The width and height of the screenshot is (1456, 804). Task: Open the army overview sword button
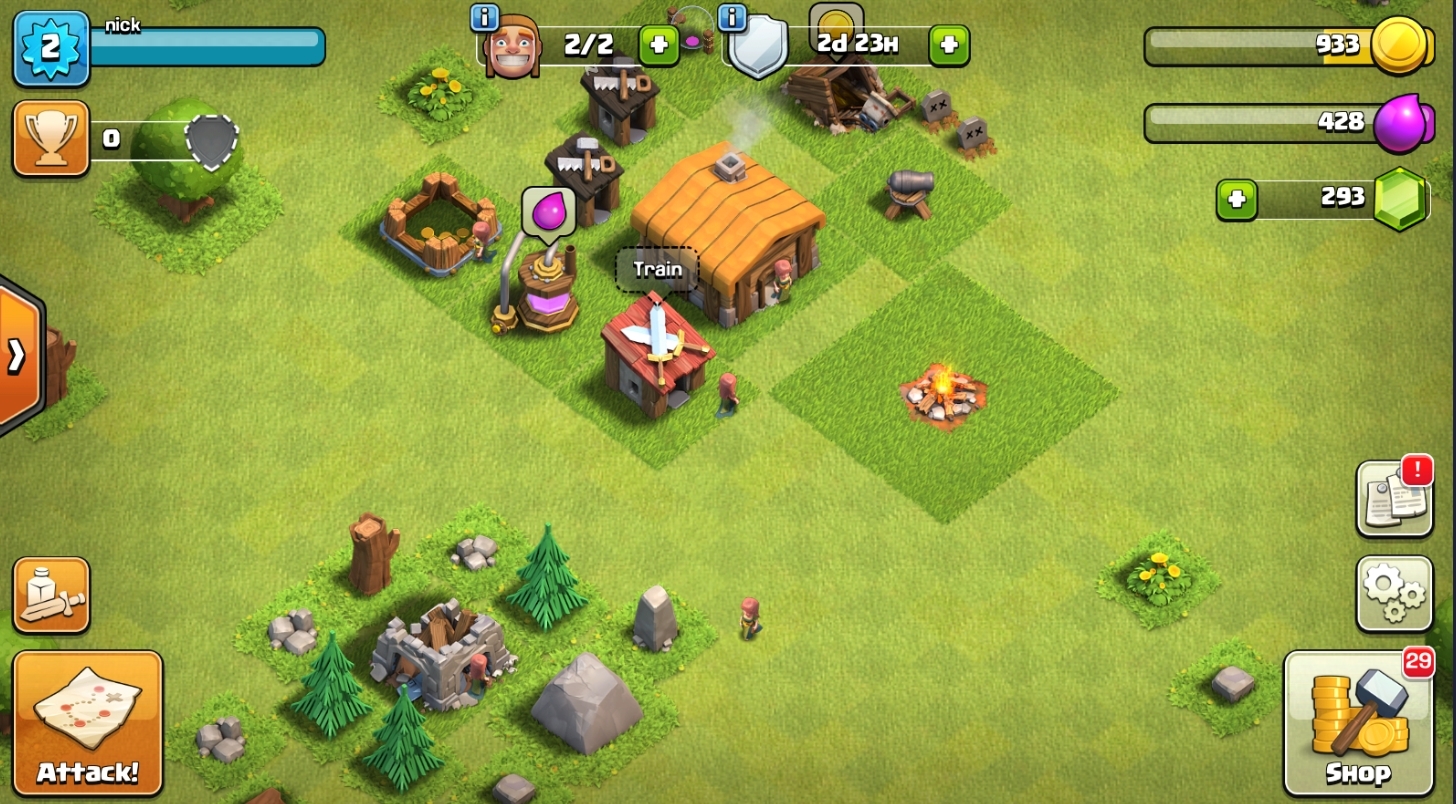(x=51, y=595)
